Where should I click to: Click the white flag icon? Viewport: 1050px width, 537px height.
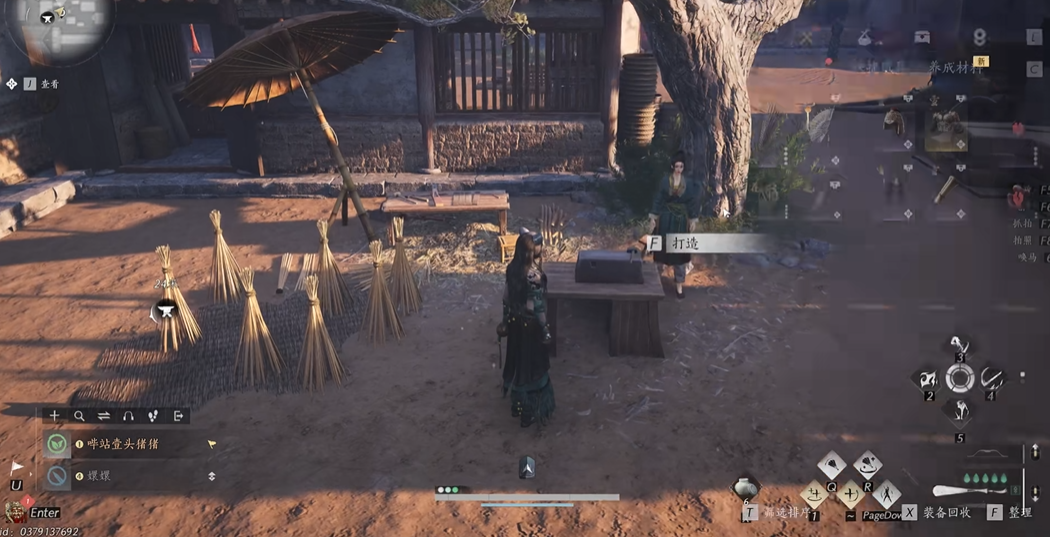coord(17,467)
